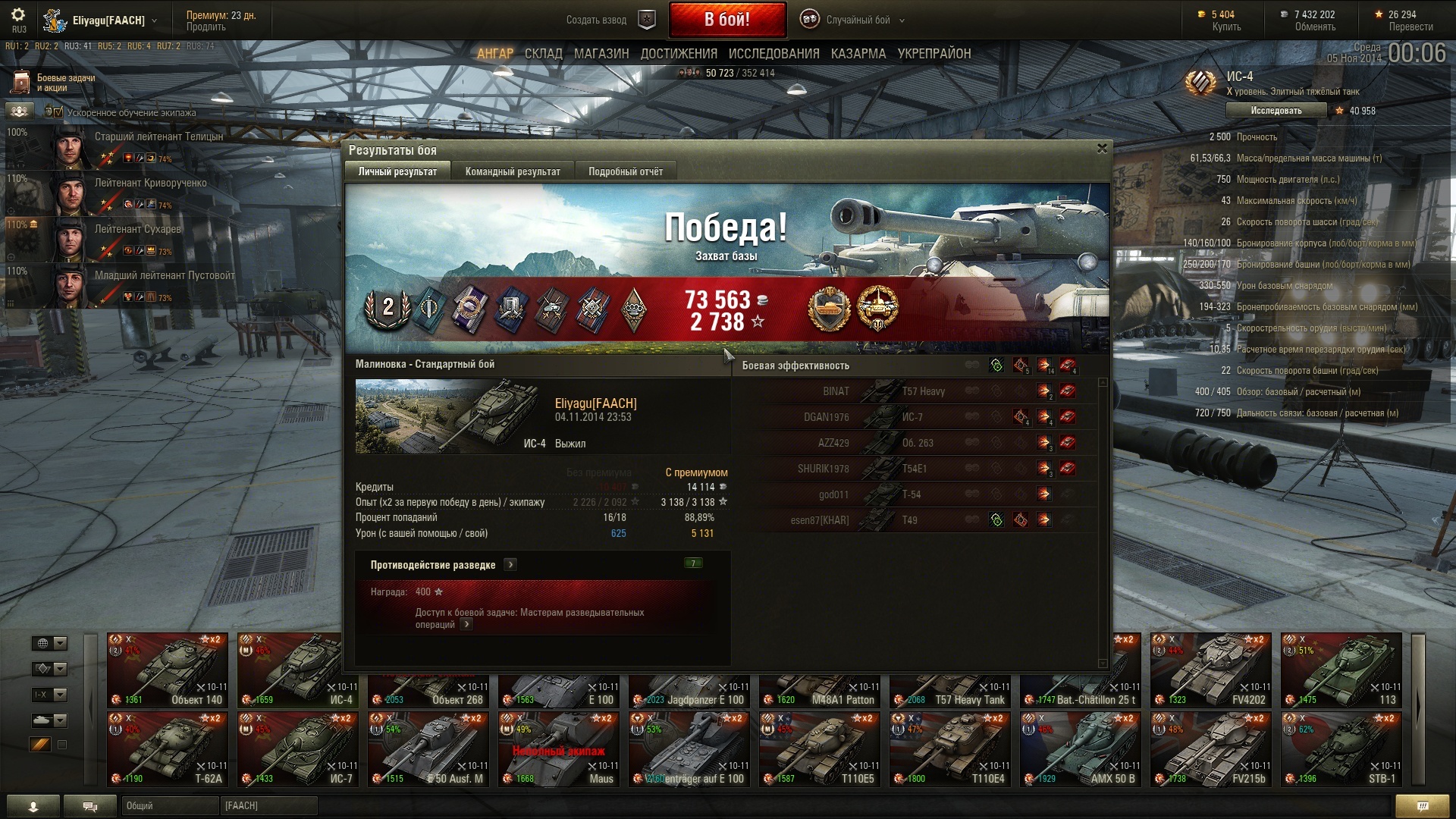Open the Исследования tech tree
This screenshot has width=1456, height=819.
pos(773,54)
